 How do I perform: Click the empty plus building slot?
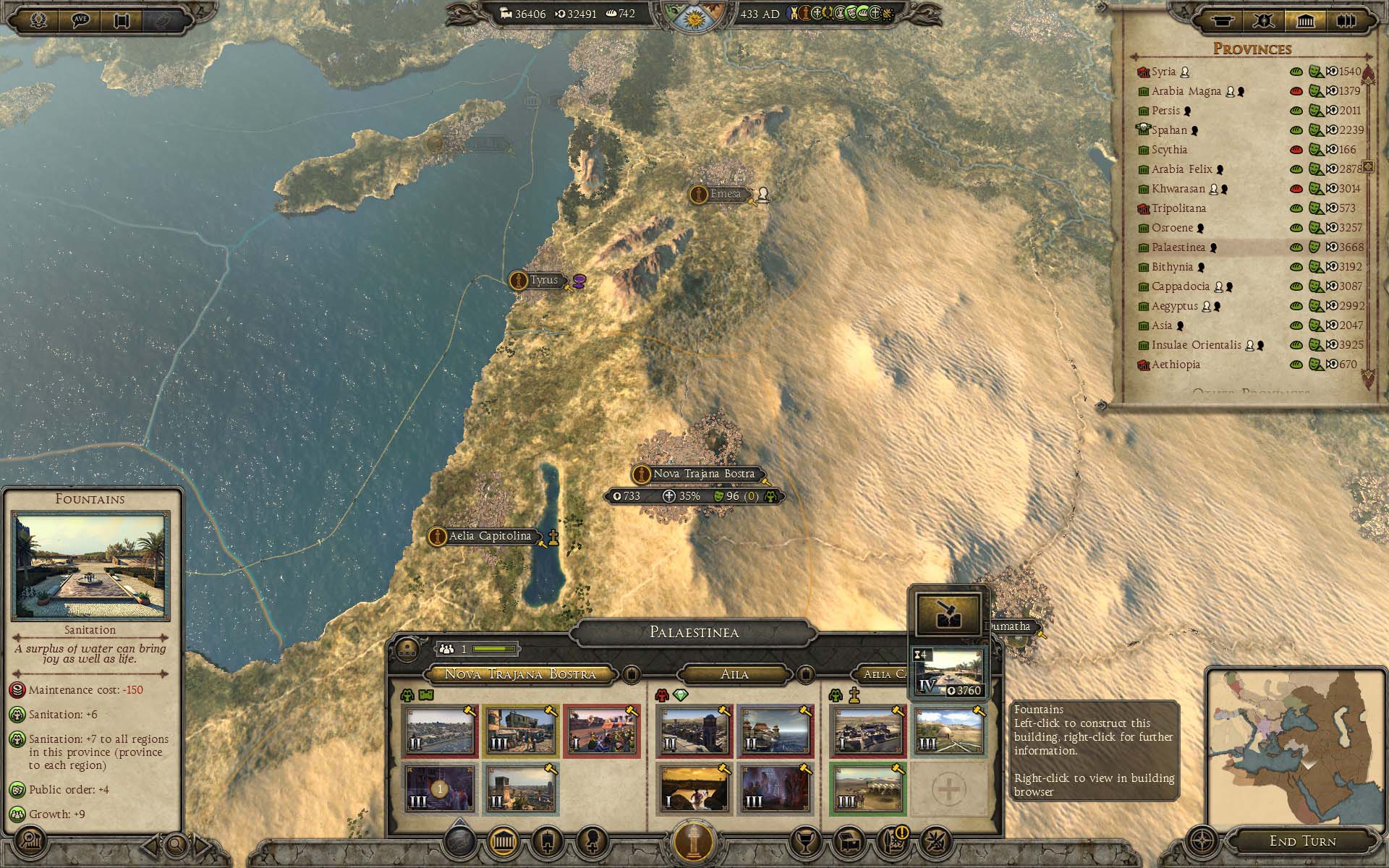click(x=948, y=789)
